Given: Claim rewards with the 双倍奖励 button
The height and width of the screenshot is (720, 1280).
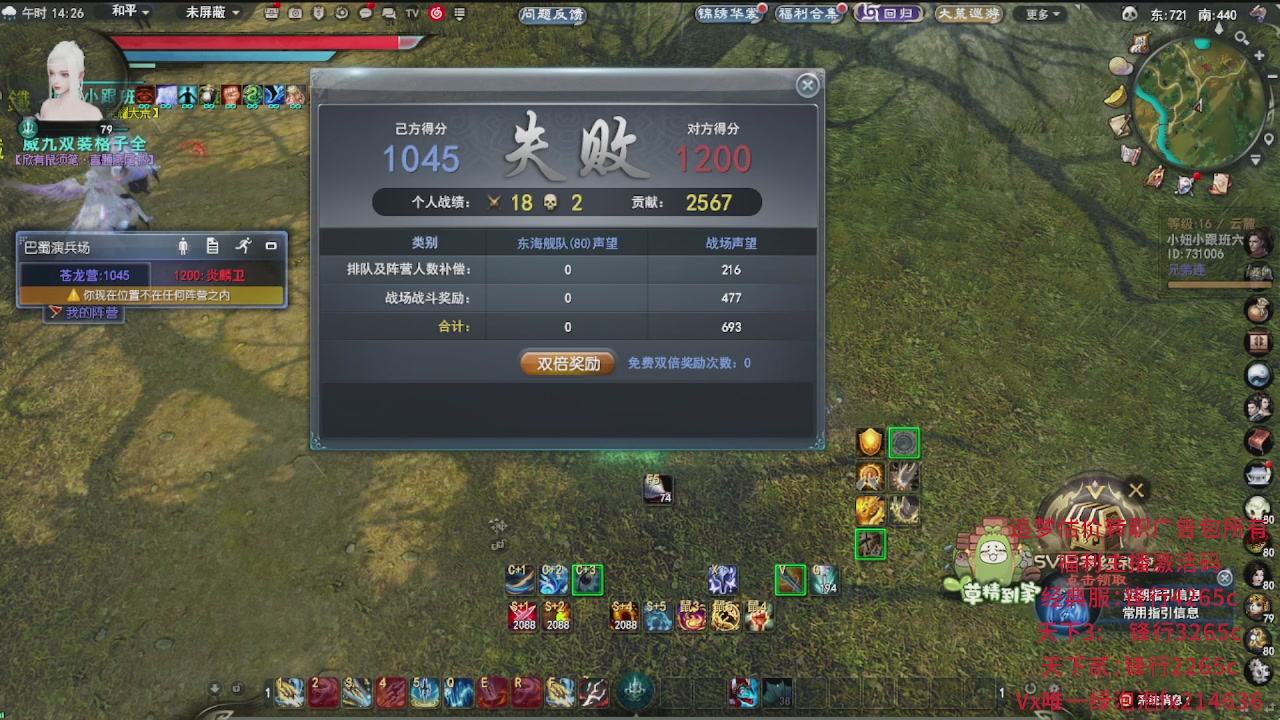Looking at the screenshot, I should (566, 363).
